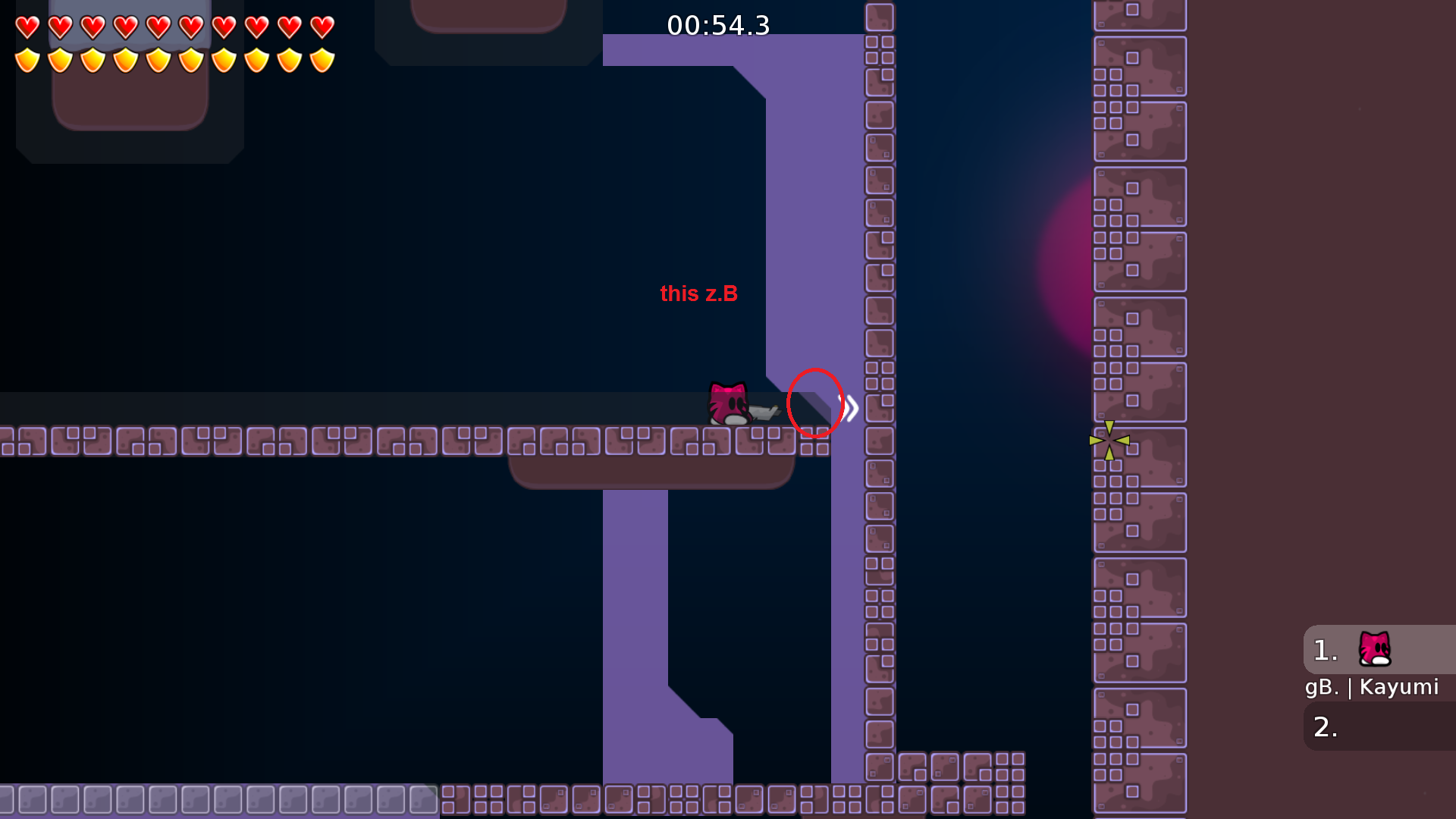
Task: Click the rank 1 scoreboard tab
Action: point(1324,649)
